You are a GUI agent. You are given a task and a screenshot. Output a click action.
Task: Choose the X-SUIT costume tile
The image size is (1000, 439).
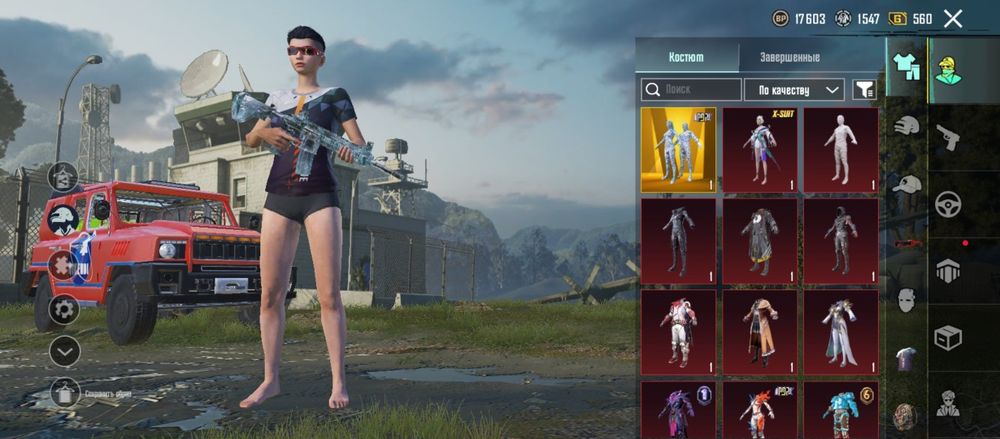click(759, 149)
